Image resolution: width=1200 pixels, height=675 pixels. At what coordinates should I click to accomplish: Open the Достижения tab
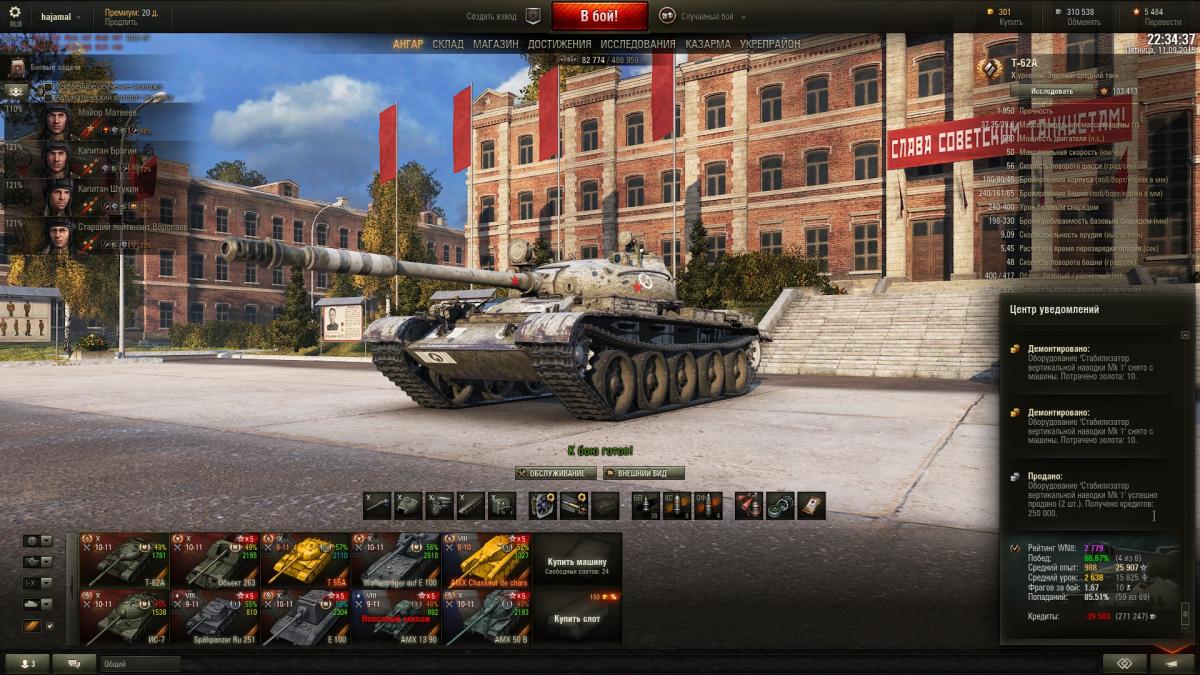coord(559,44)
